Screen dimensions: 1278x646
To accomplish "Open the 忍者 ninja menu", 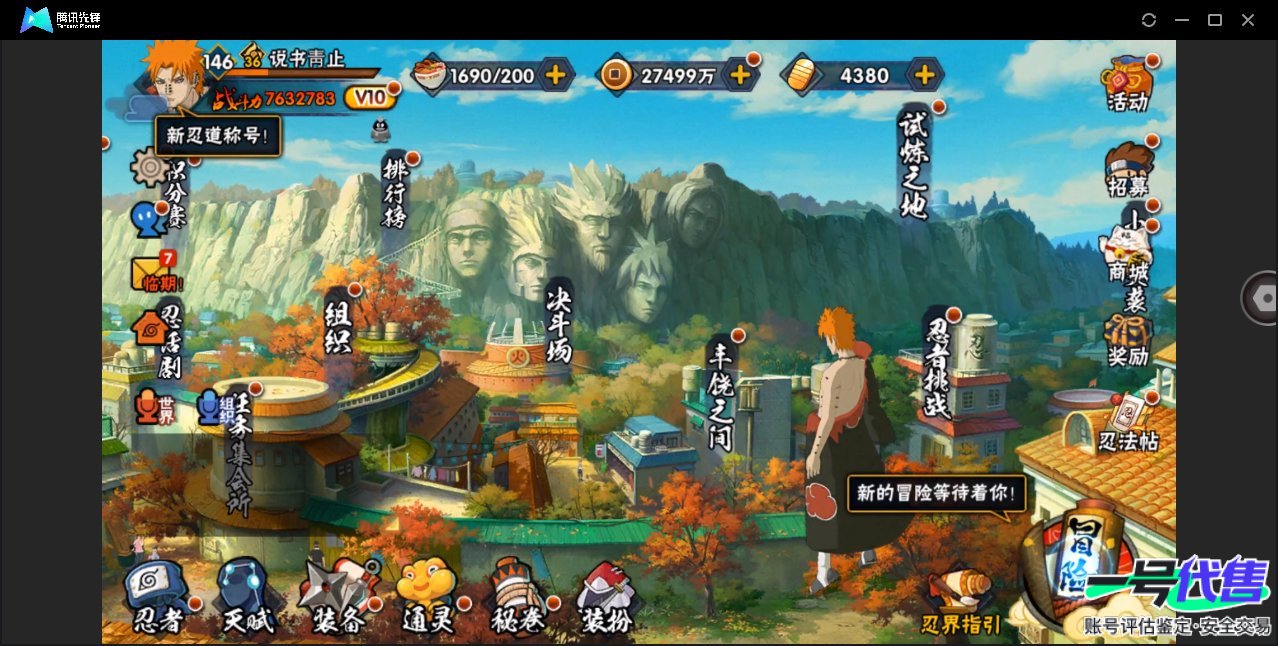I will 158,596.
